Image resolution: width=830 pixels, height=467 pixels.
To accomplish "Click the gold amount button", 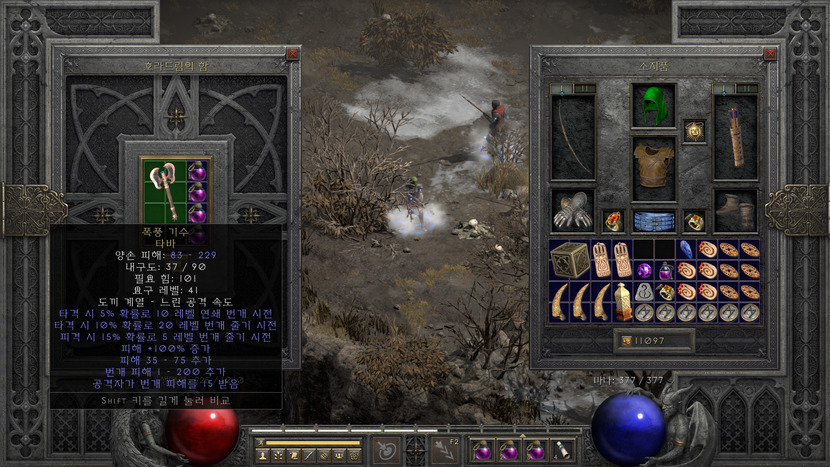I will (x=654, y=341).
